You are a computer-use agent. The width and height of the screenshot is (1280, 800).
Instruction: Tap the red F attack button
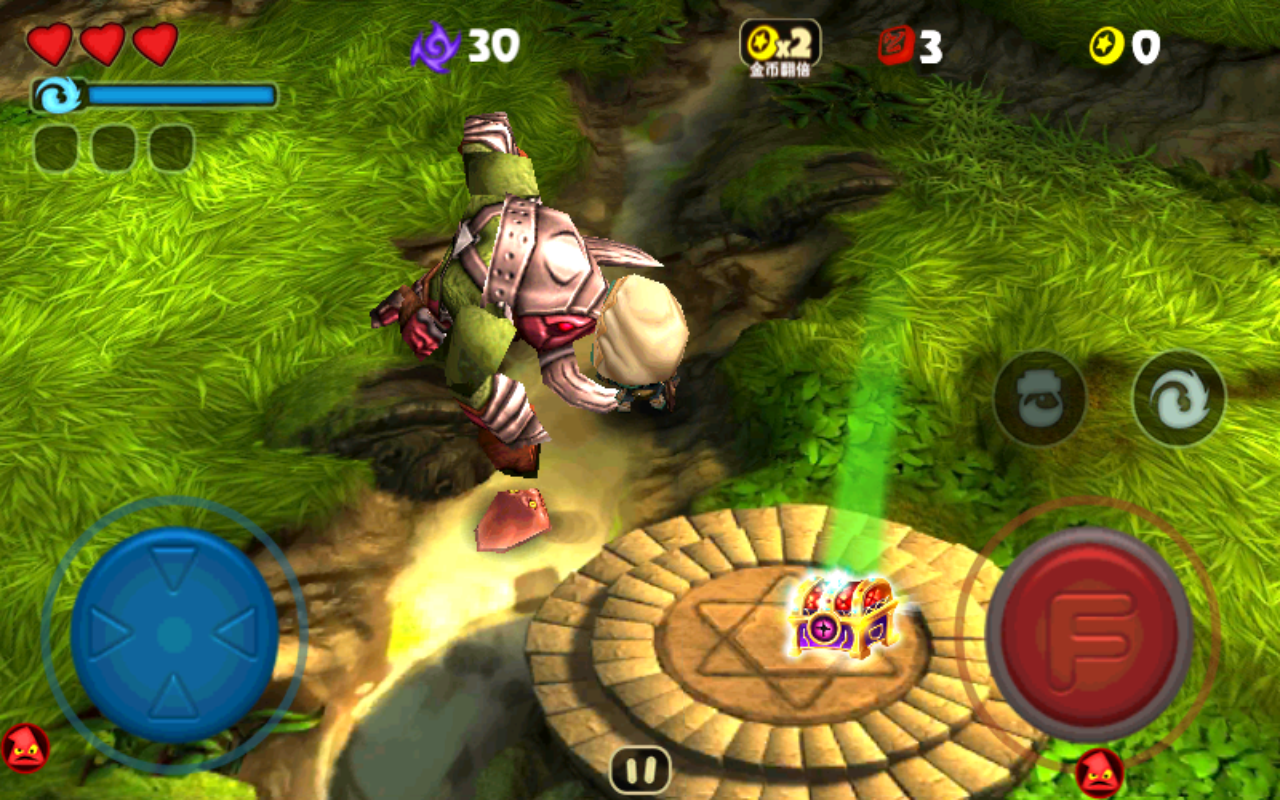pyautogui.click(x=1089, y=633)
